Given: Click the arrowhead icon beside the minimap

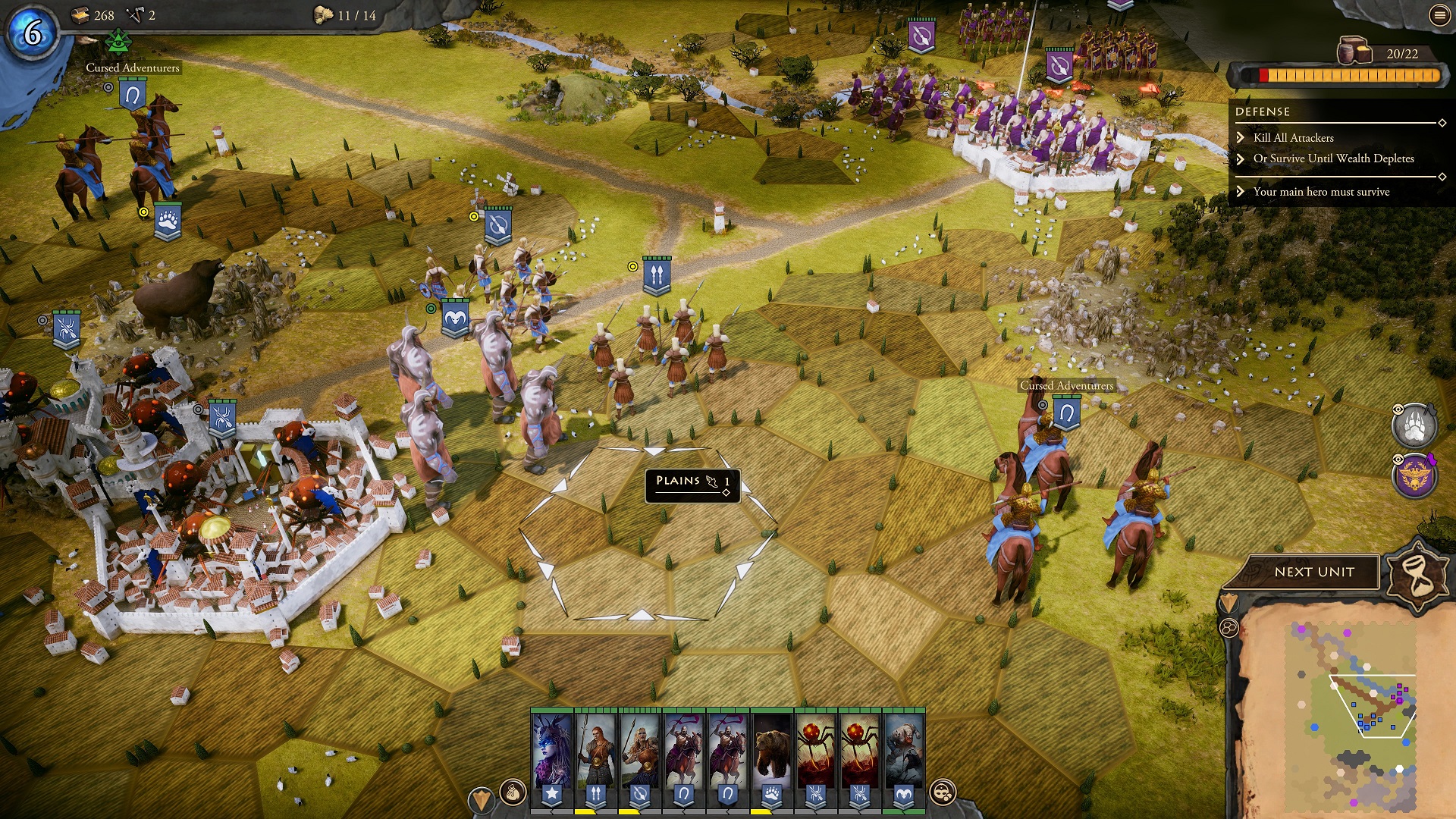Looking at the screenshot, I should (1228, 603).
